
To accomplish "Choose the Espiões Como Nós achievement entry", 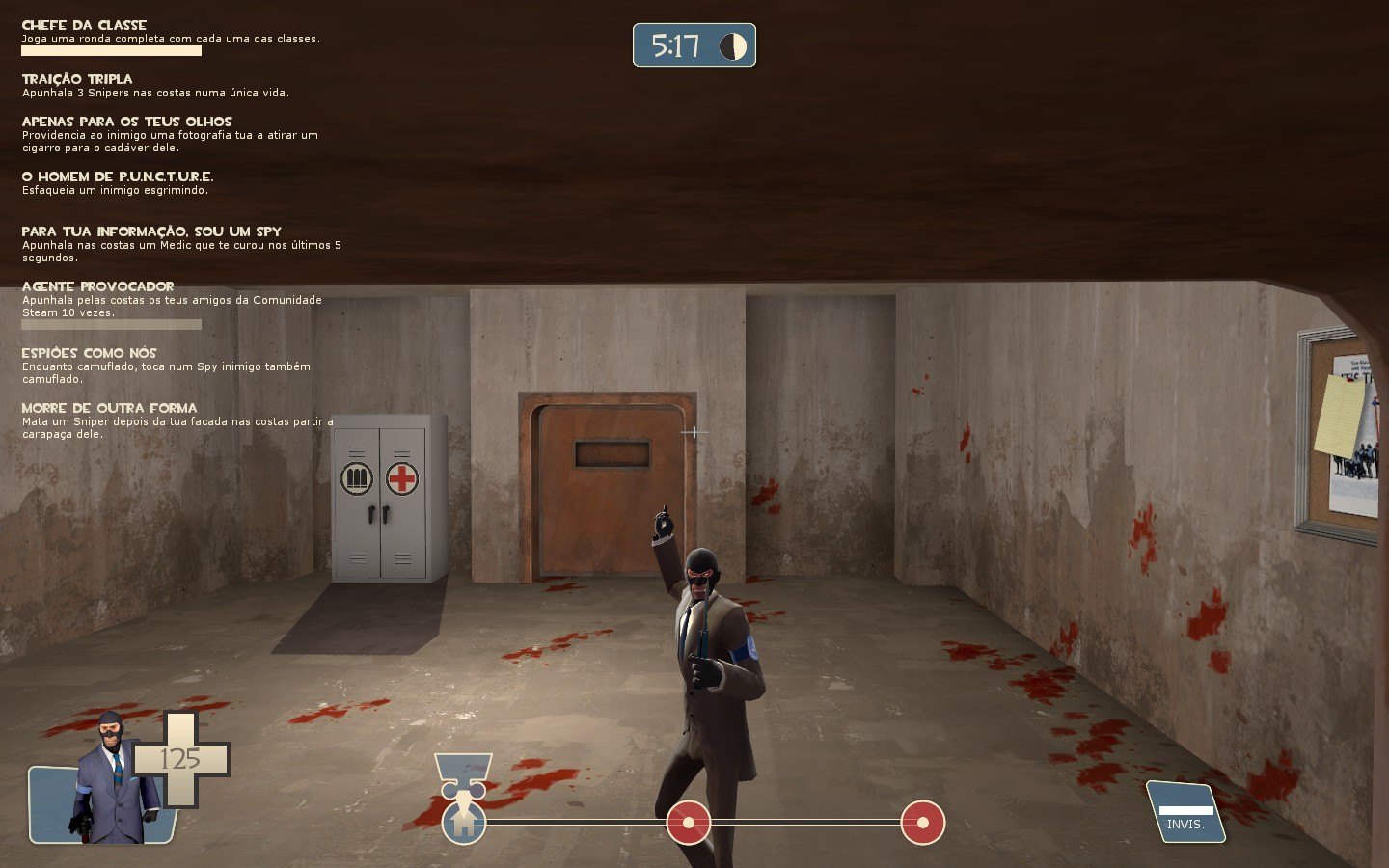I will pos(89,353).
